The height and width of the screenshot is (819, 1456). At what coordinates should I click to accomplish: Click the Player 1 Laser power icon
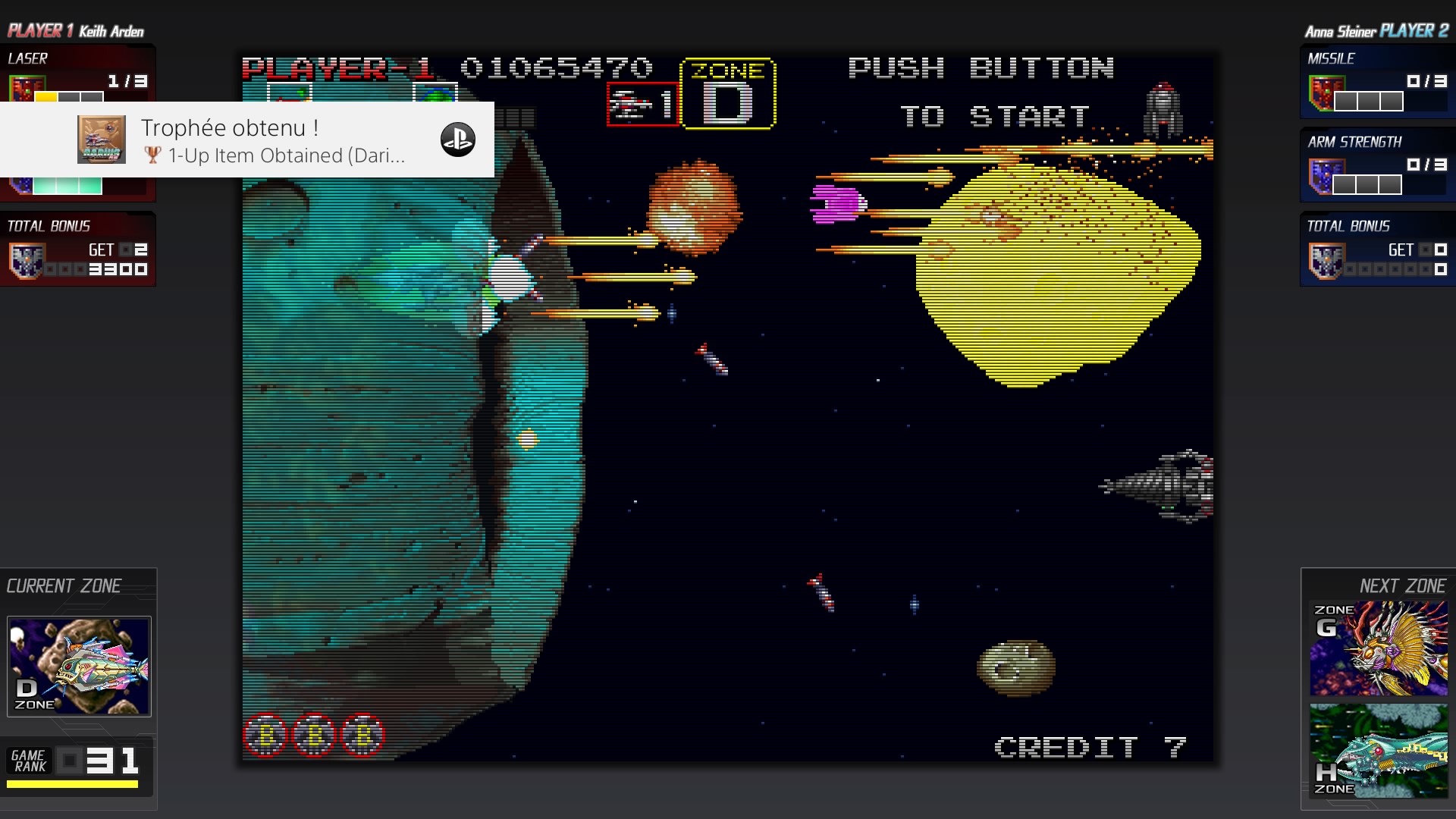26,89
